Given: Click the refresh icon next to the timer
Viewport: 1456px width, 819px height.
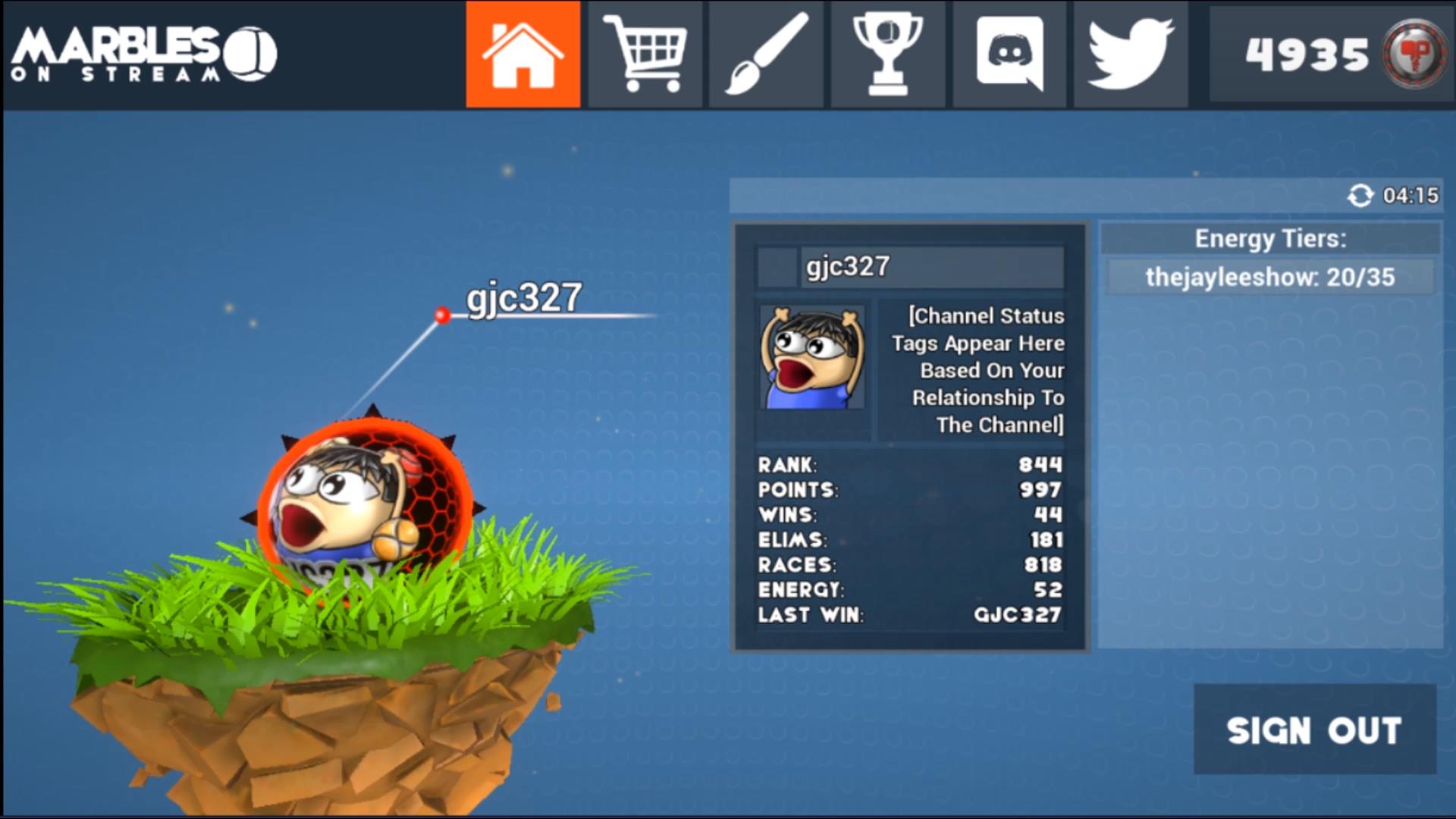Looking at the screenshot, I should (1361, 196).
